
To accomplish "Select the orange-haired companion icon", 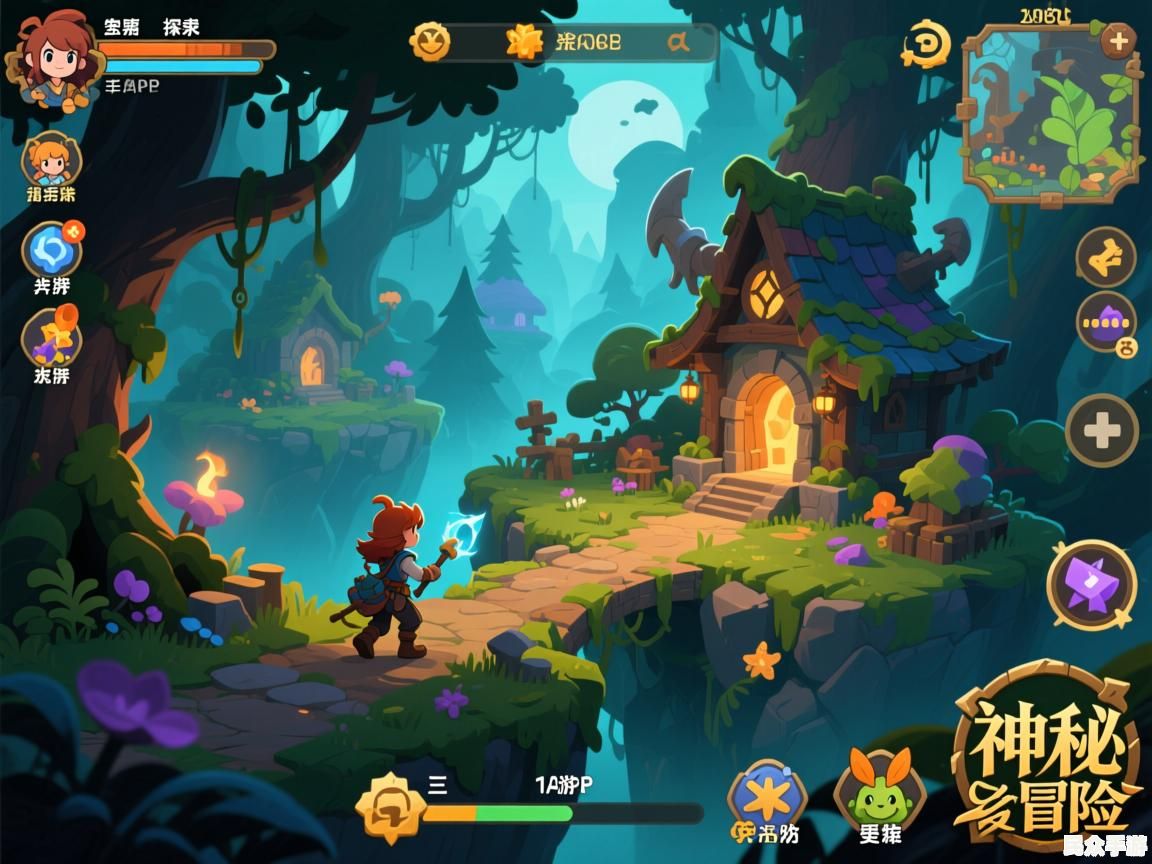I will pos(50,160).
